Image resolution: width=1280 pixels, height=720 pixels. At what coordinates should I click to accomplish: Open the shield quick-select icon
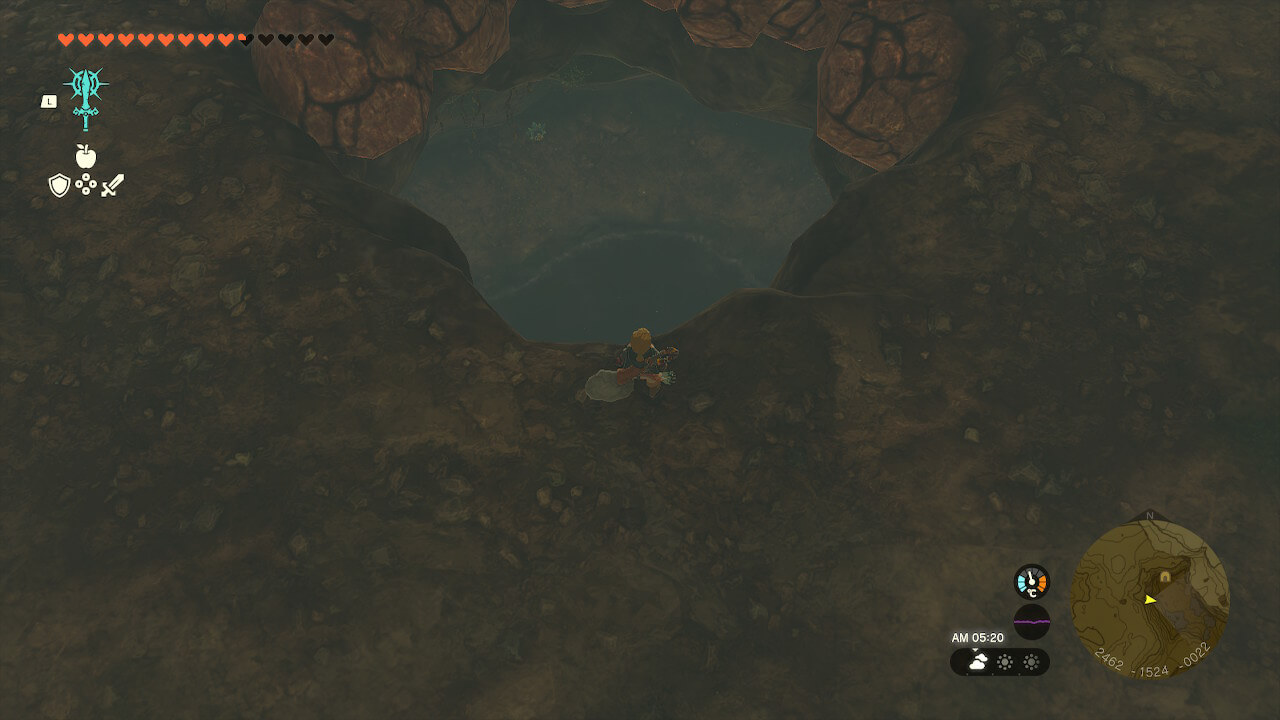point(59,185)
